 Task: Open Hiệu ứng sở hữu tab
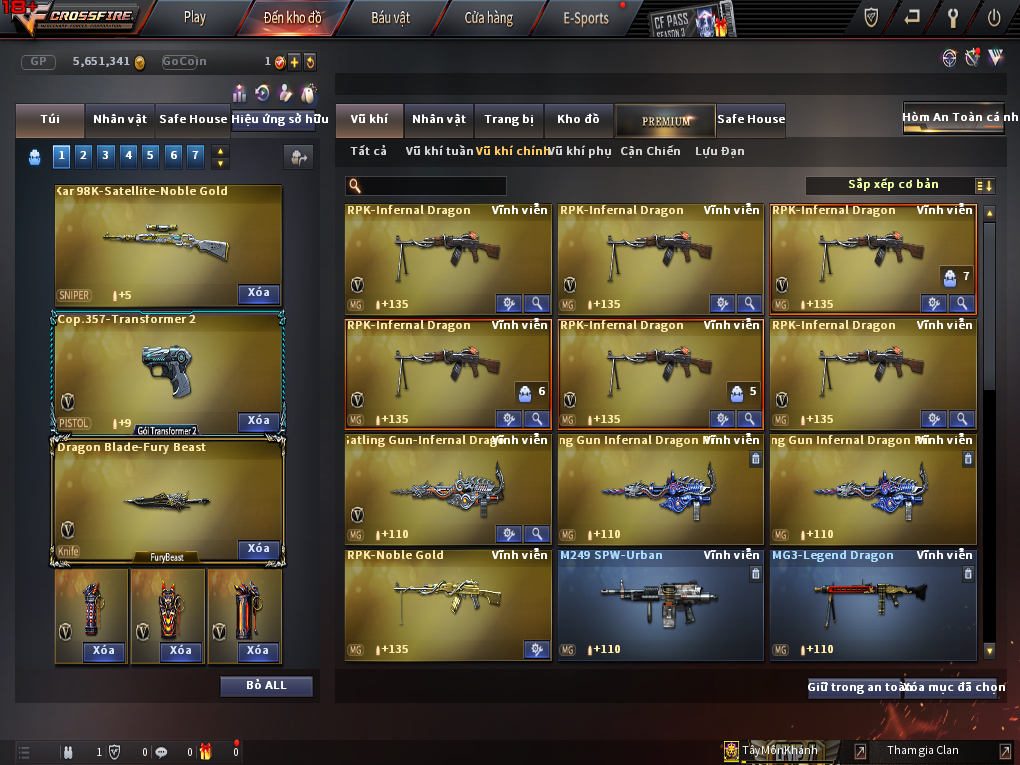click(280, 119)
